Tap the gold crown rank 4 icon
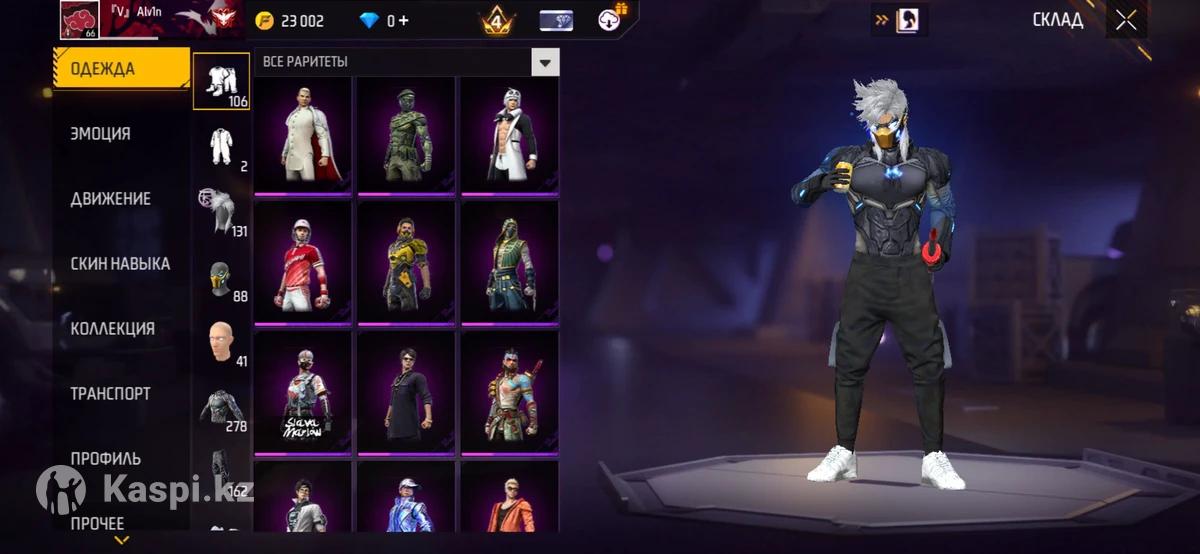1200x554 pixels. [497, 20]
